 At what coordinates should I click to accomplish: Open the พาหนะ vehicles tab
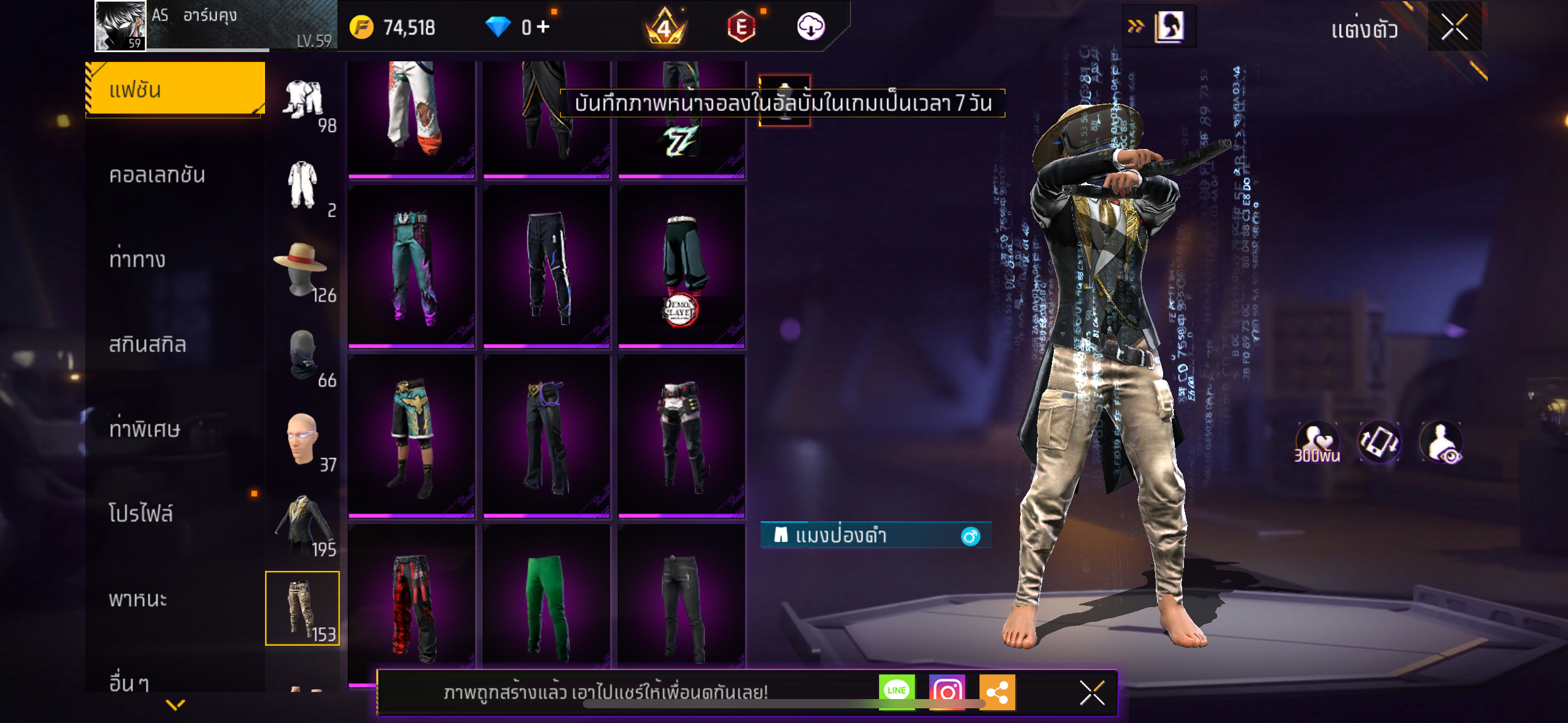tap(138, 598)
